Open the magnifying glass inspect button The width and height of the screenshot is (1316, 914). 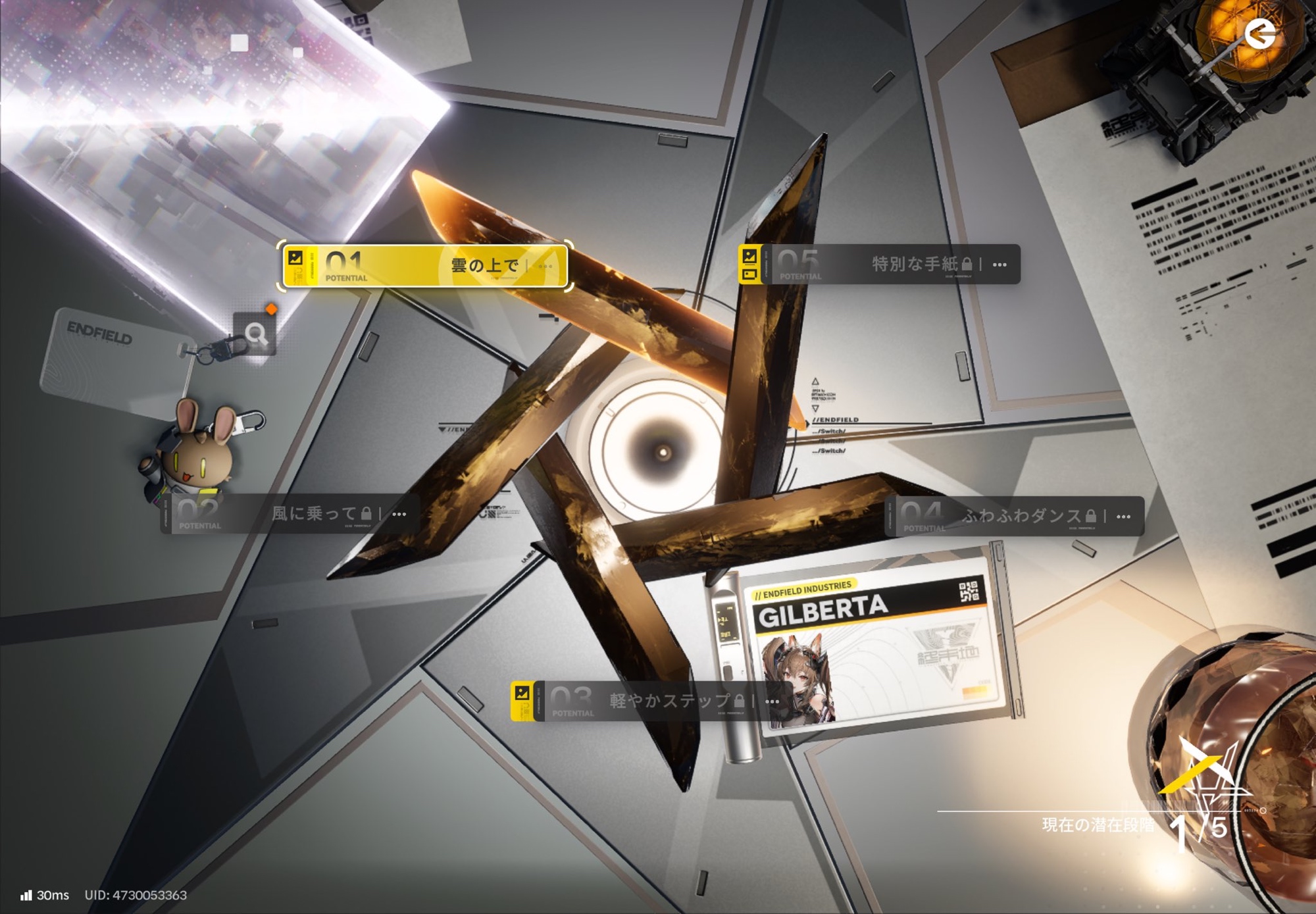(x=255, y=334)
